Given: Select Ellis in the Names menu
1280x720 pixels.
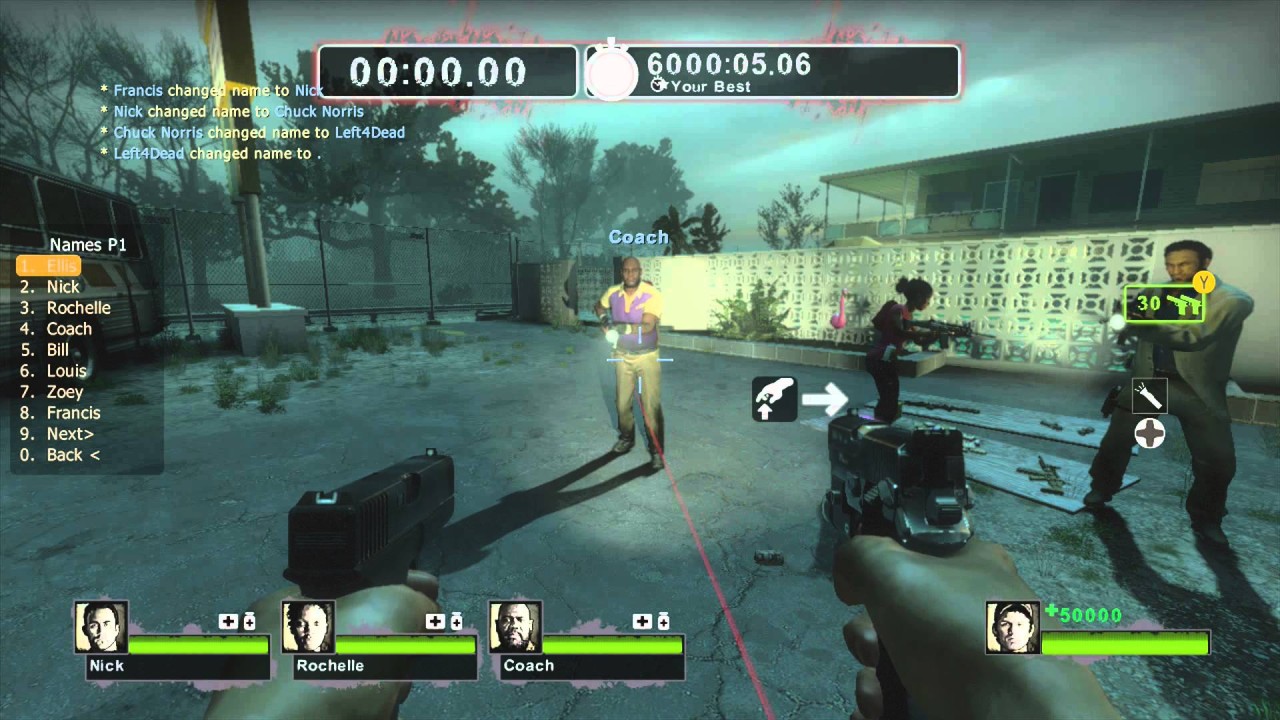Looking at the screenshot, I should (x=62, y=266).
